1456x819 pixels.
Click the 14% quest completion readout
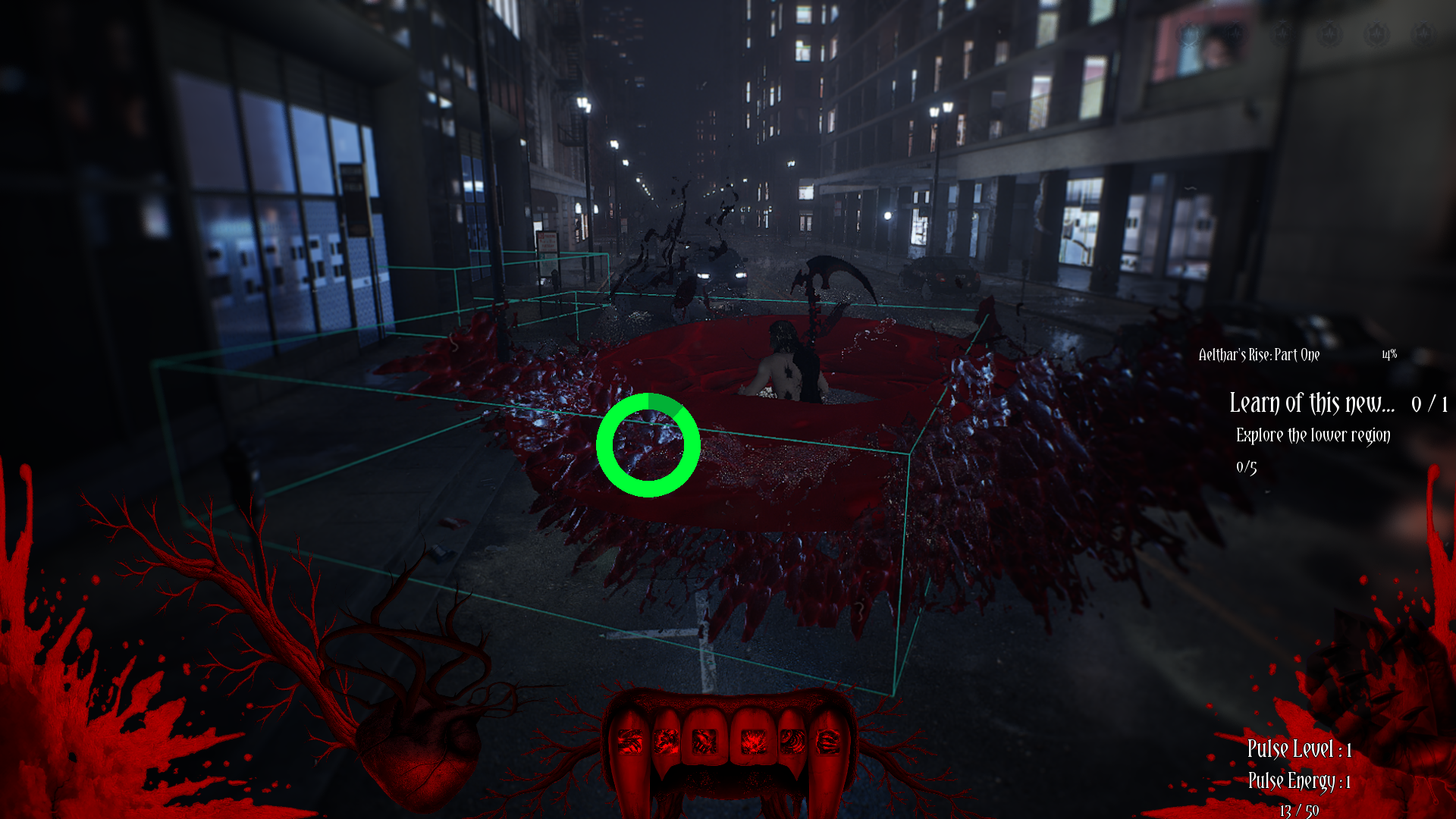click(x=1389, y=354)
